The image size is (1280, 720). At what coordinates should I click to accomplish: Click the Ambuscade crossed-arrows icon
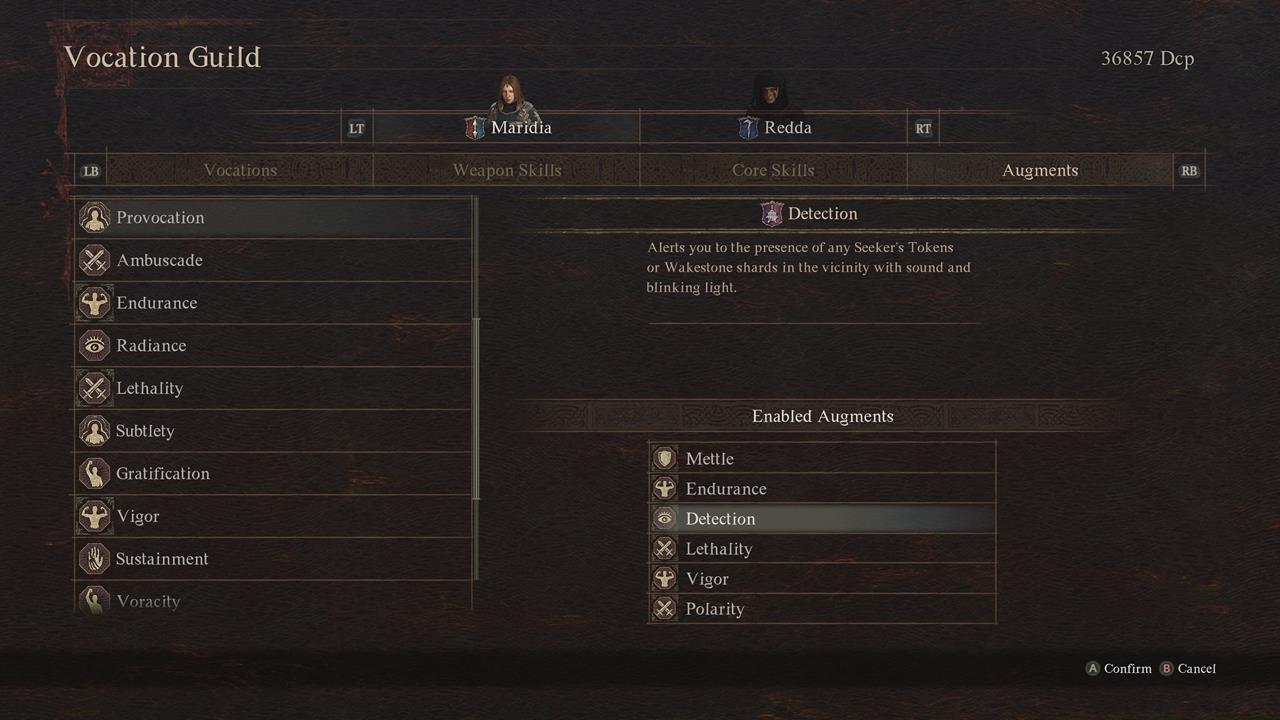pyautogui.click(x=94, y=260)
